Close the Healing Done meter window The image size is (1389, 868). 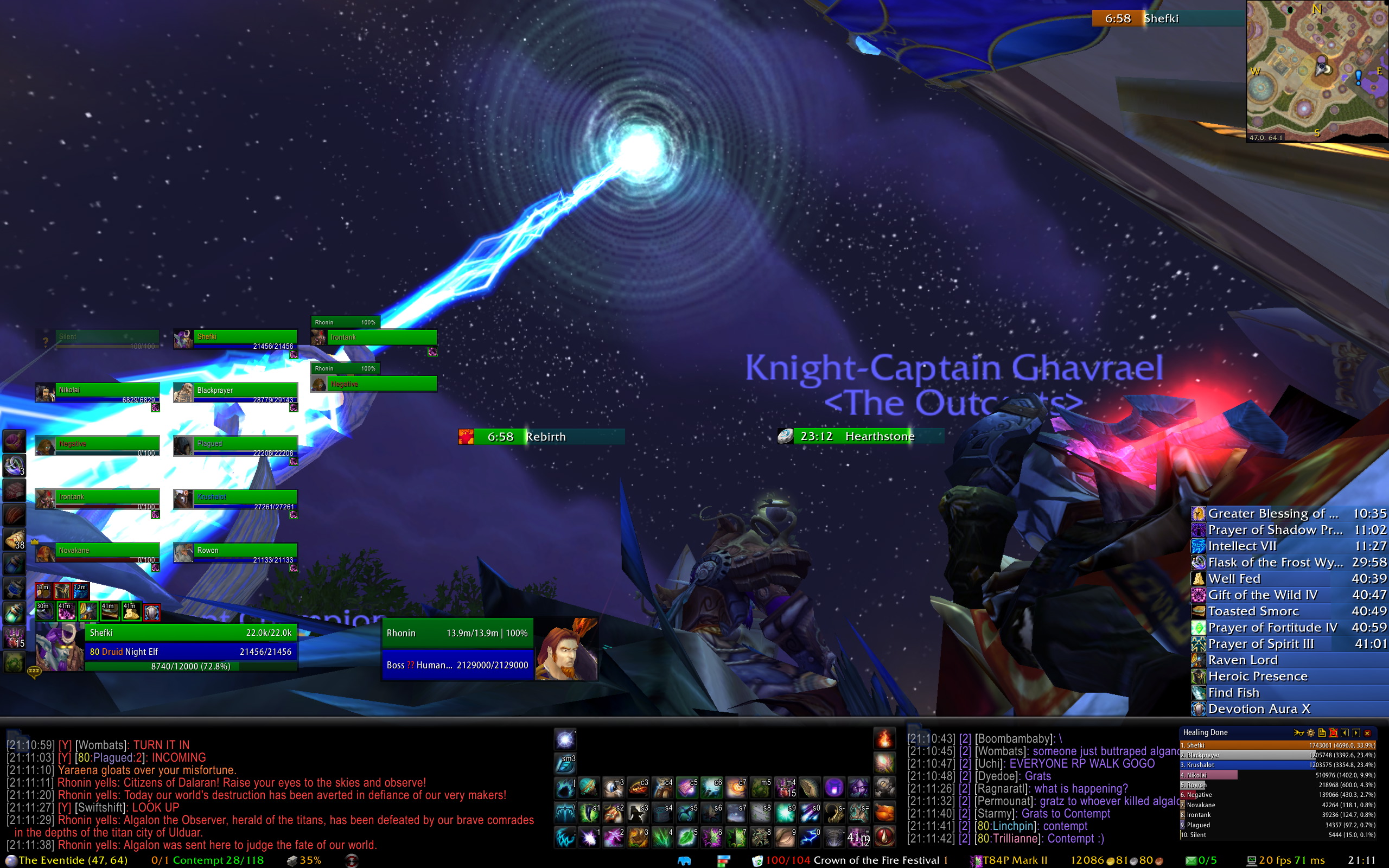[x=1367, y=733]
